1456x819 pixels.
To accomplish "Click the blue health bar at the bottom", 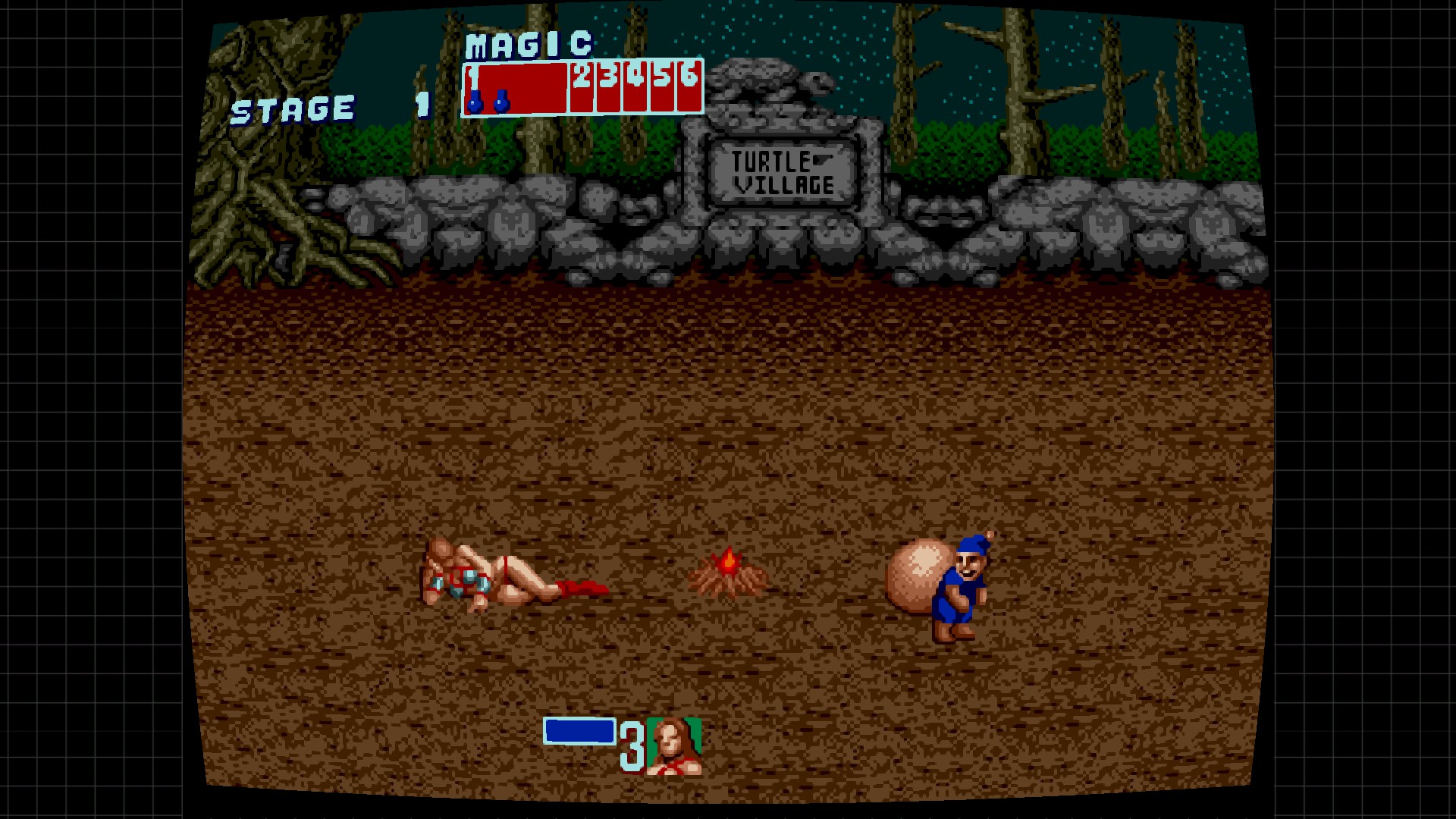I will click(579, 732).
